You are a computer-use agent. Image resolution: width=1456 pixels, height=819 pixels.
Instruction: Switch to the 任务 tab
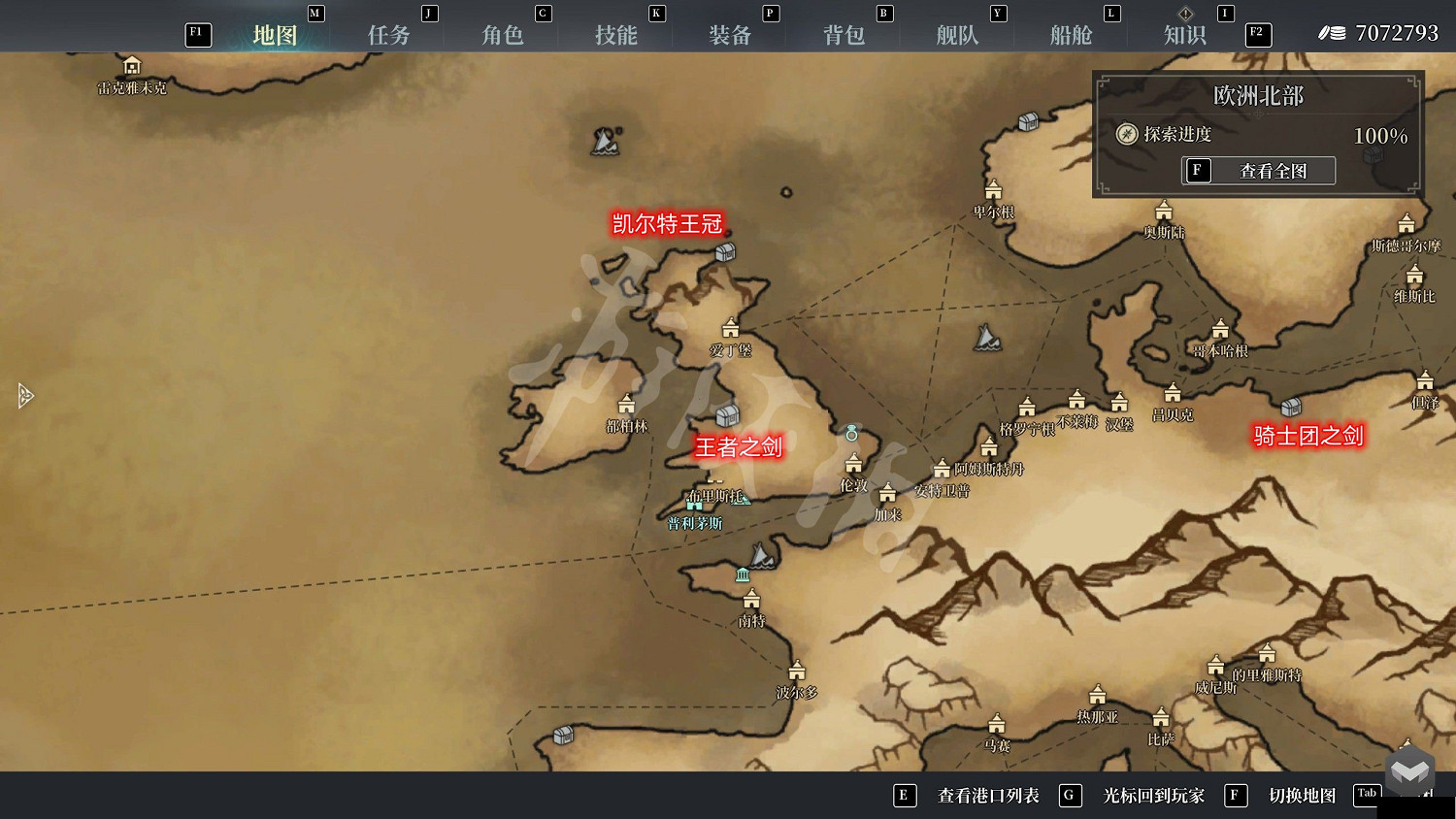[389, 33]
